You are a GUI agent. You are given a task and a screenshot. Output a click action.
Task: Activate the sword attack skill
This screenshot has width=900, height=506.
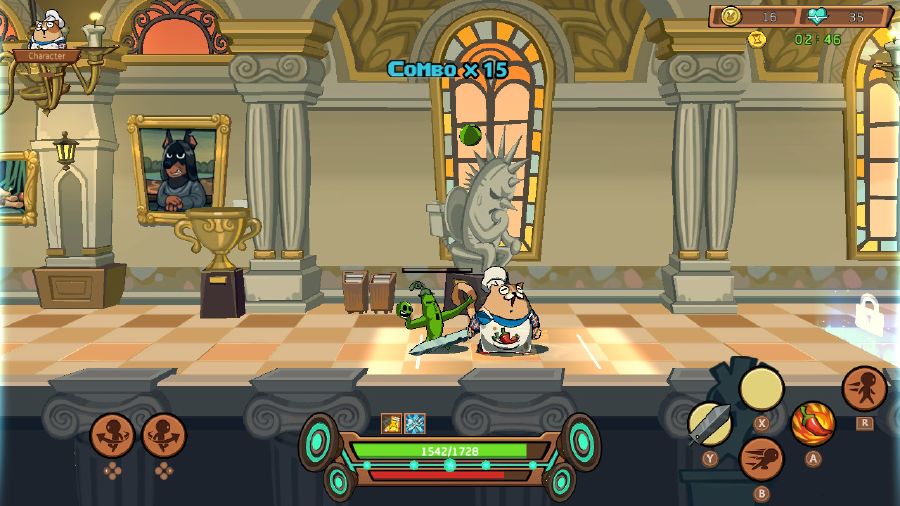pos(710,423)
